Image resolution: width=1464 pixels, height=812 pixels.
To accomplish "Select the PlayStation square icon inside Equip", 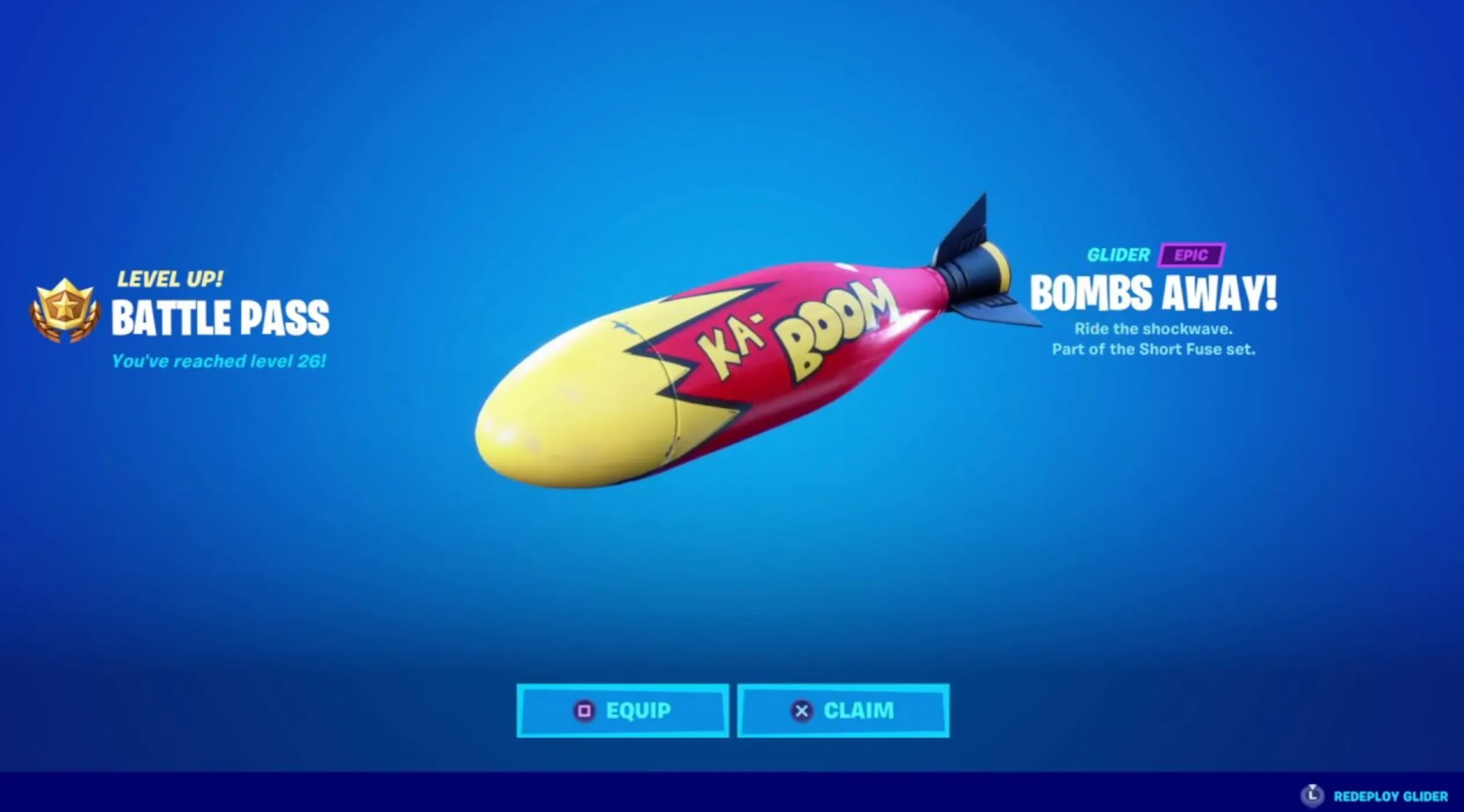I will click(585, 710).
